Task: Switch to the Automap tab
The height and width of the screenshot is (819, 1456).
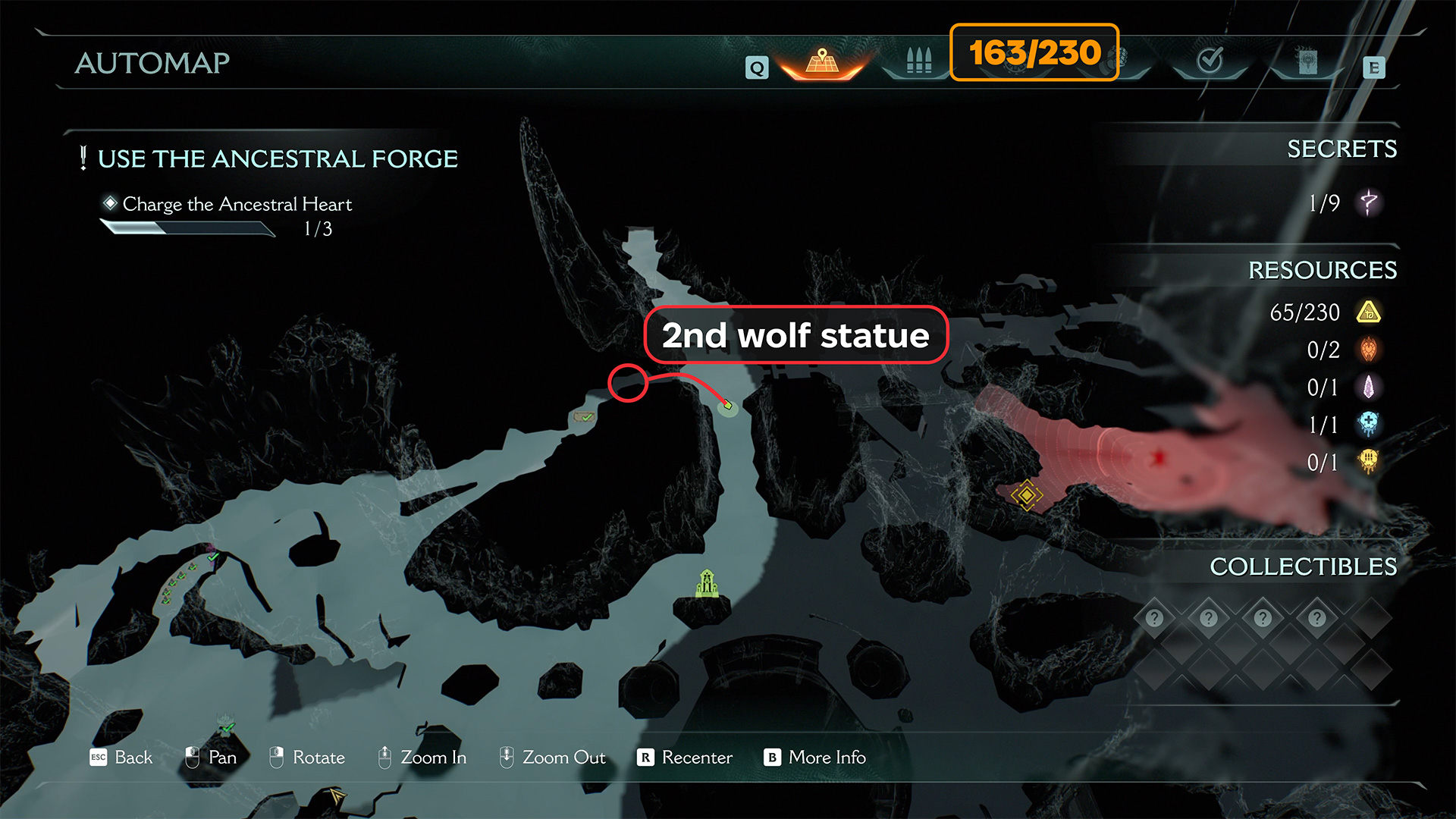Action: (x=823, y=61)
